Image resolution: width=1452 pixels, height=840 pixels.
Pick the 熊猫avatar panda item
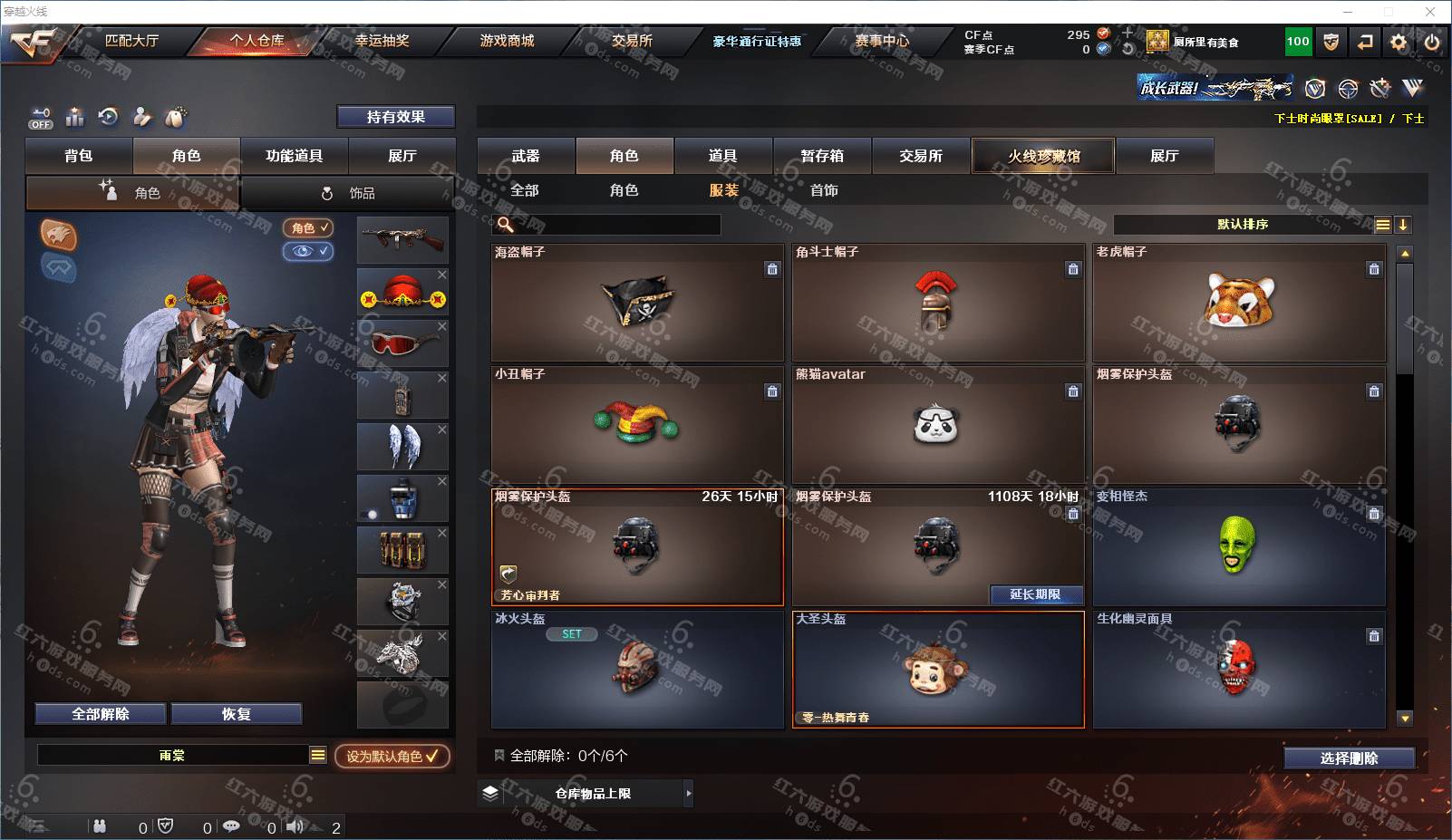(937, 424)
